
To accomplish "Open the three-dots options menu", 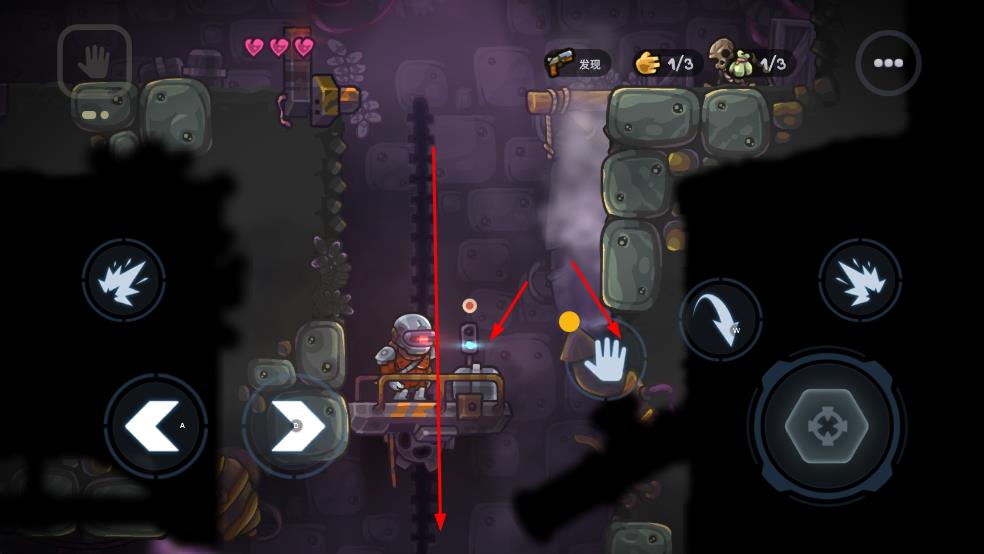I will click(888, 63).
